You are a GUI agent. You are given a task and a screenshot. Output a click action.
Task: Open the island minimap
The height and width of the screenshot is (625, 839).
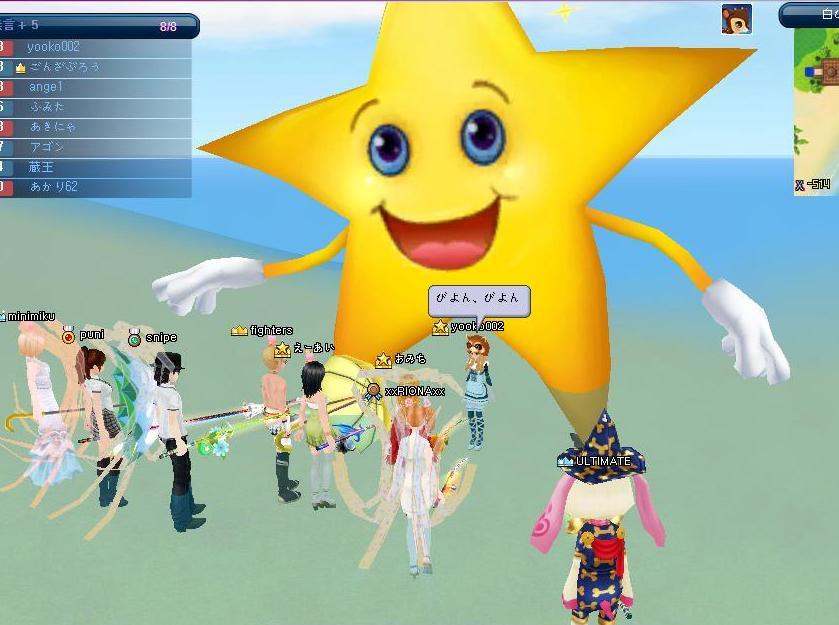(817, 110)
